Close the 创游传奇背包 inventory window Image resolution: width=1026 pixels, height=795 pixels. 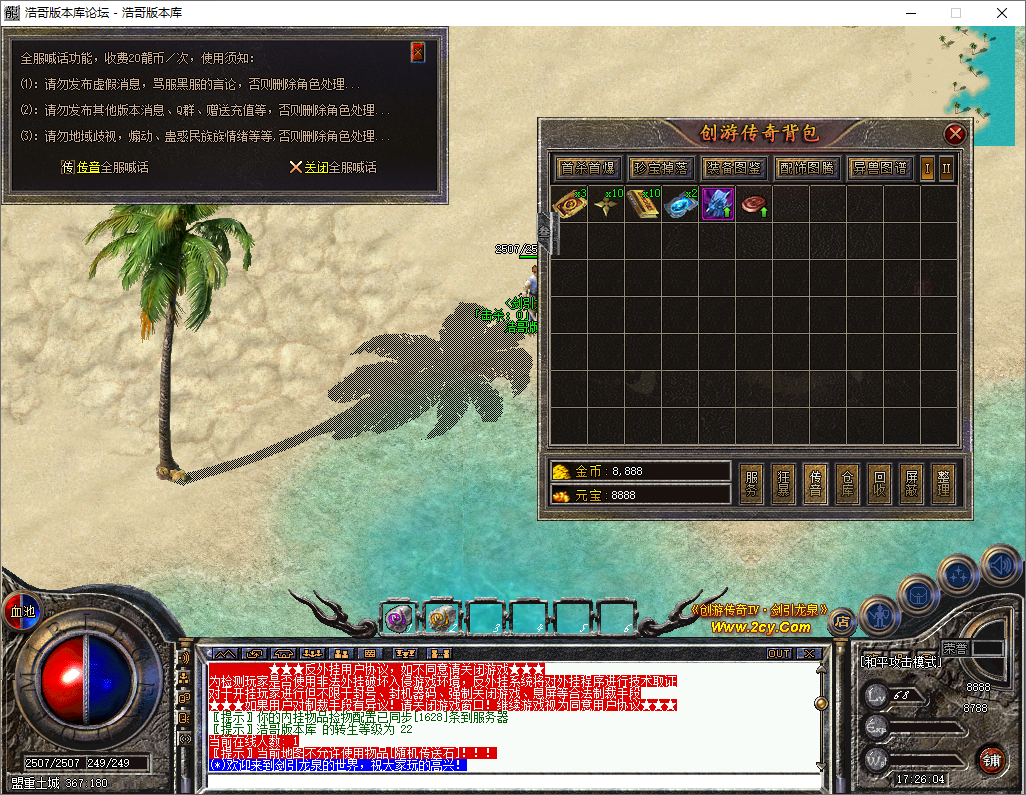955,133
